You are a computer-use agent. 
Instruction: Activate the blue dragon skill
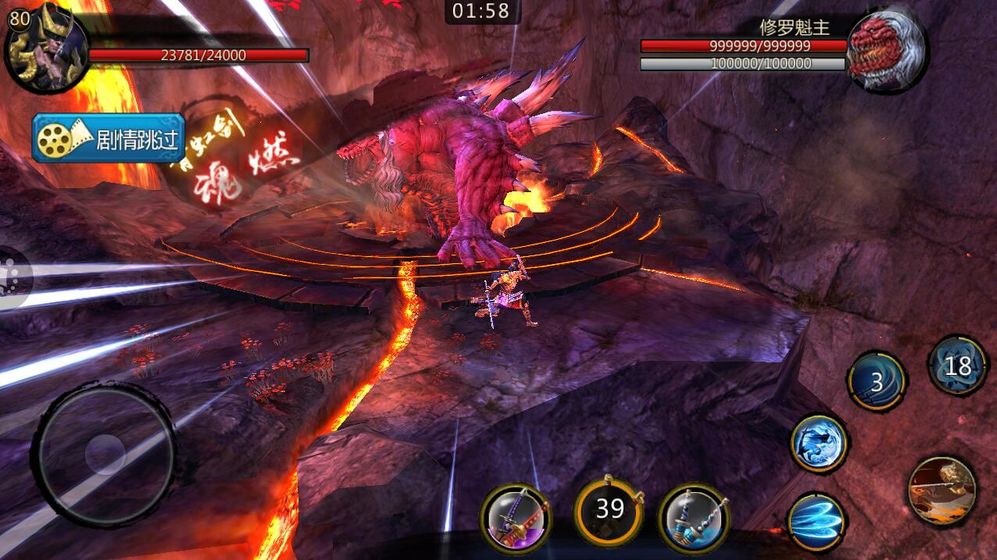pos(819,443)
